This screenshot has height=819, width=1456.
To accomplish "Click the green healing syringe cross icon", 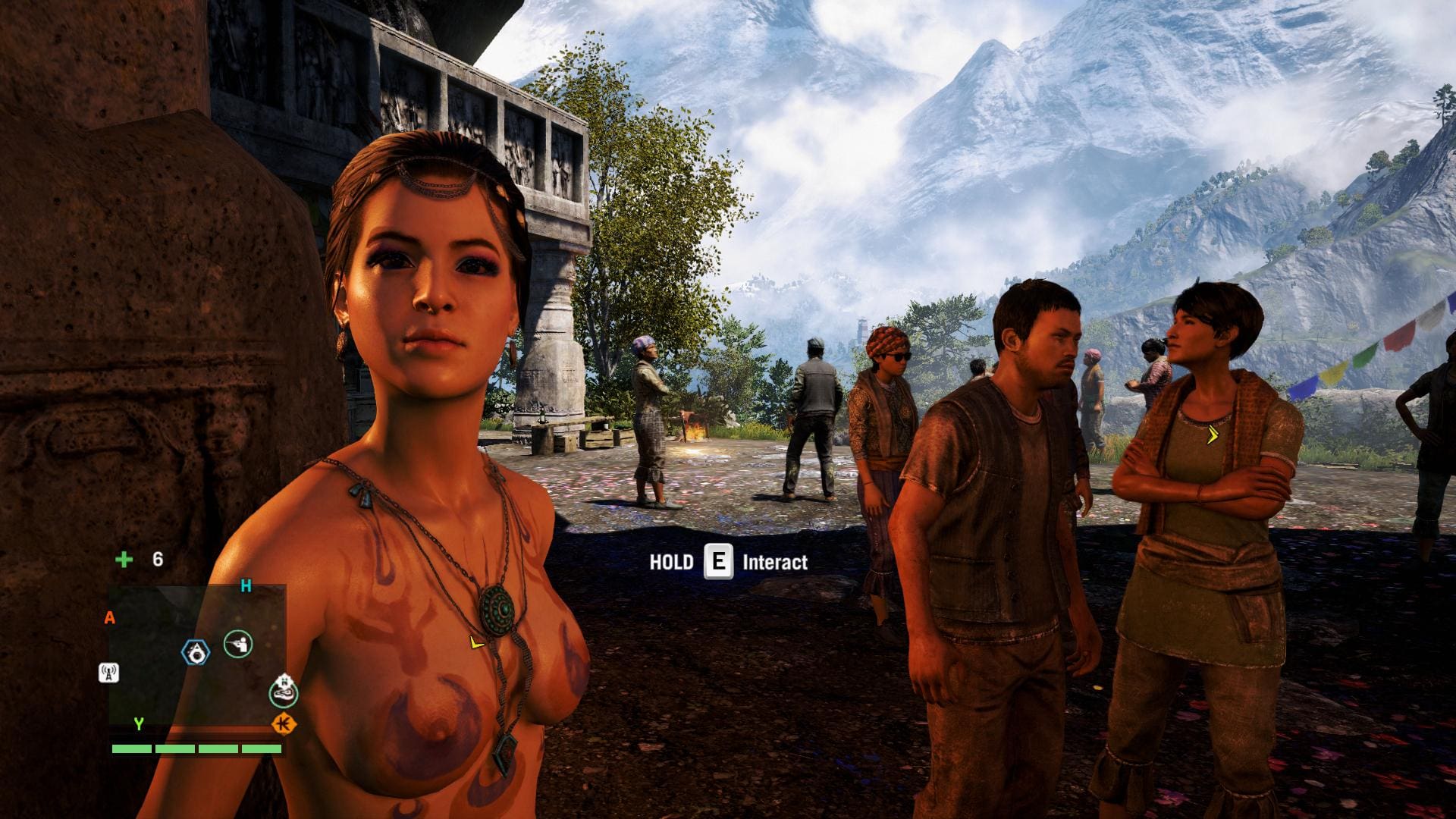I will pos(124,560).
